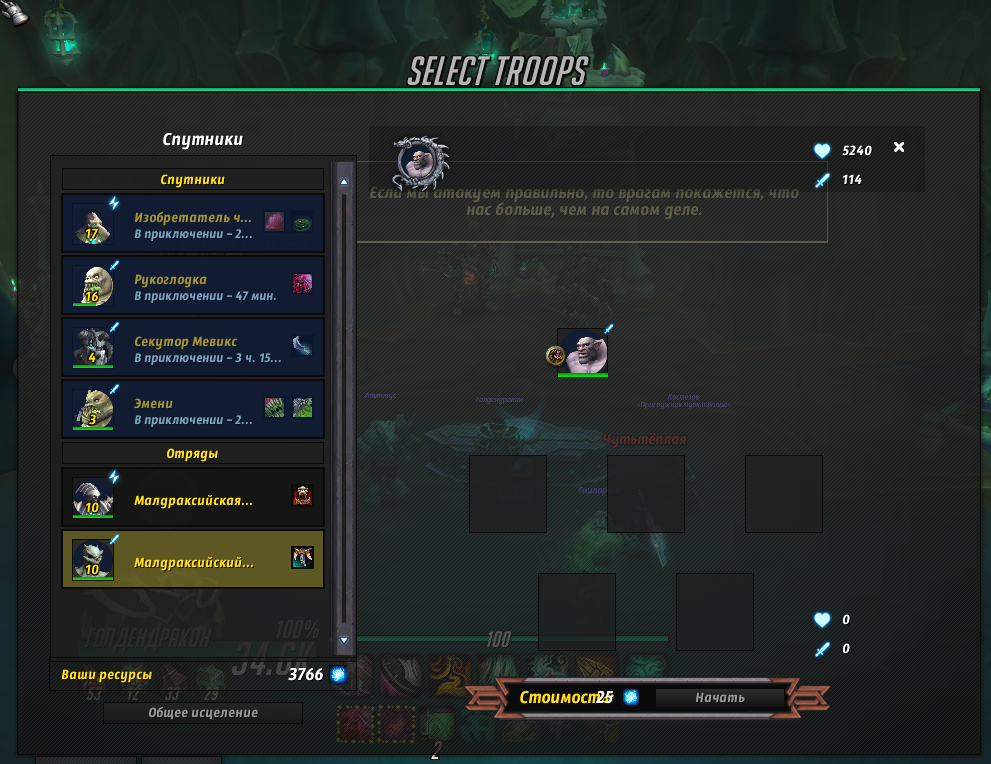Click the boss portrait in dragon frame
Image resolution: width=991 pixels, height=764 pixels.
(420, 162)
